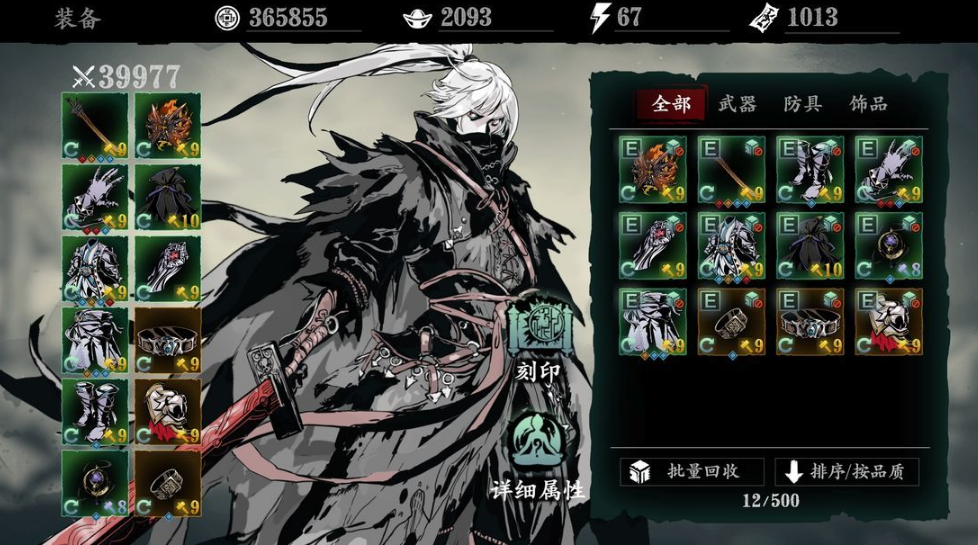
Task: Switch to the 防具 armor tab
Action: (x=802, y=104)
